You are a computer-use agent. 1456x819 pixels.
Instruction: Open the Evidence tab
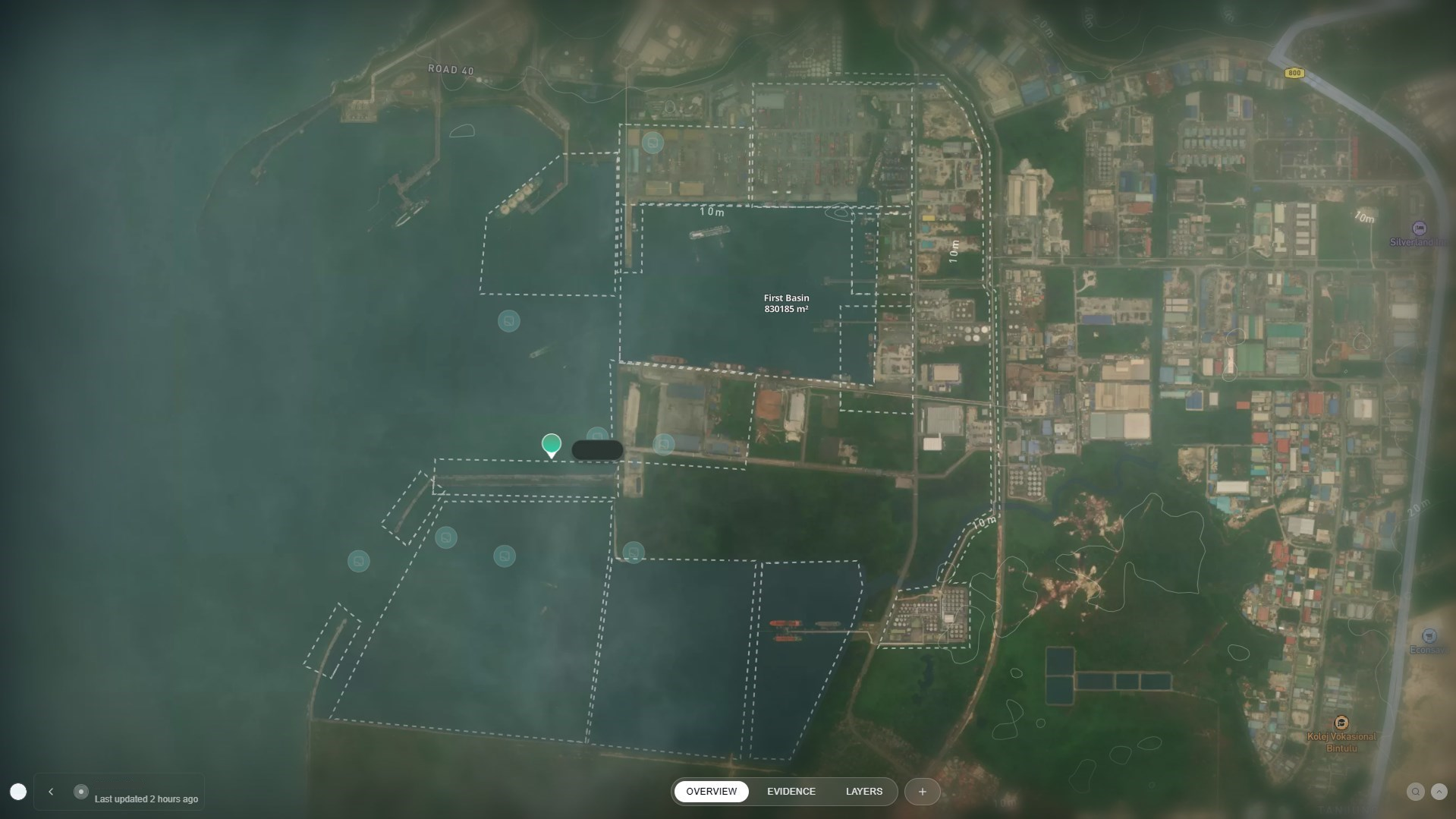coord(791,792)
